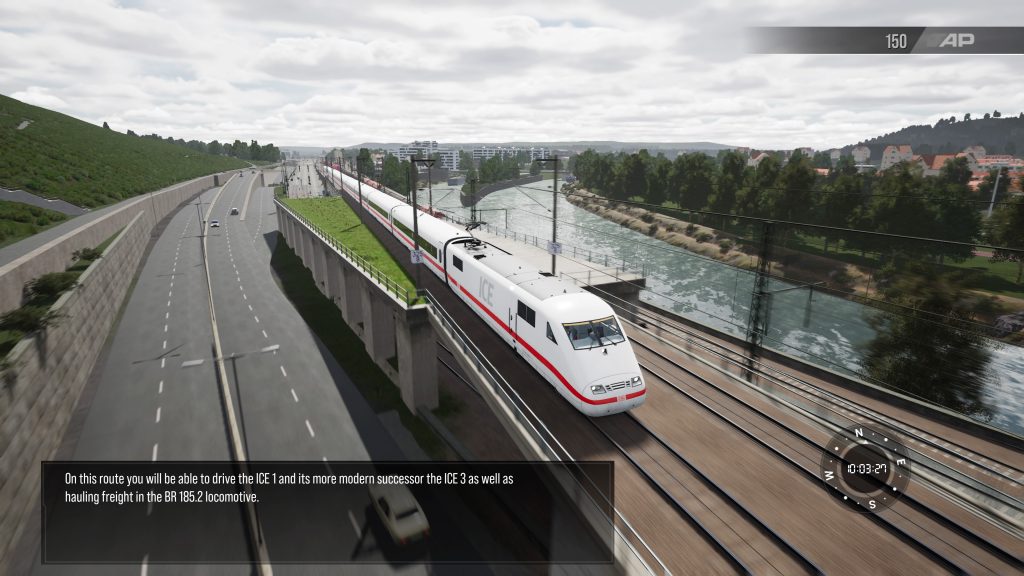
Task: Select the AP action points badge
Action: coord(956,40)
